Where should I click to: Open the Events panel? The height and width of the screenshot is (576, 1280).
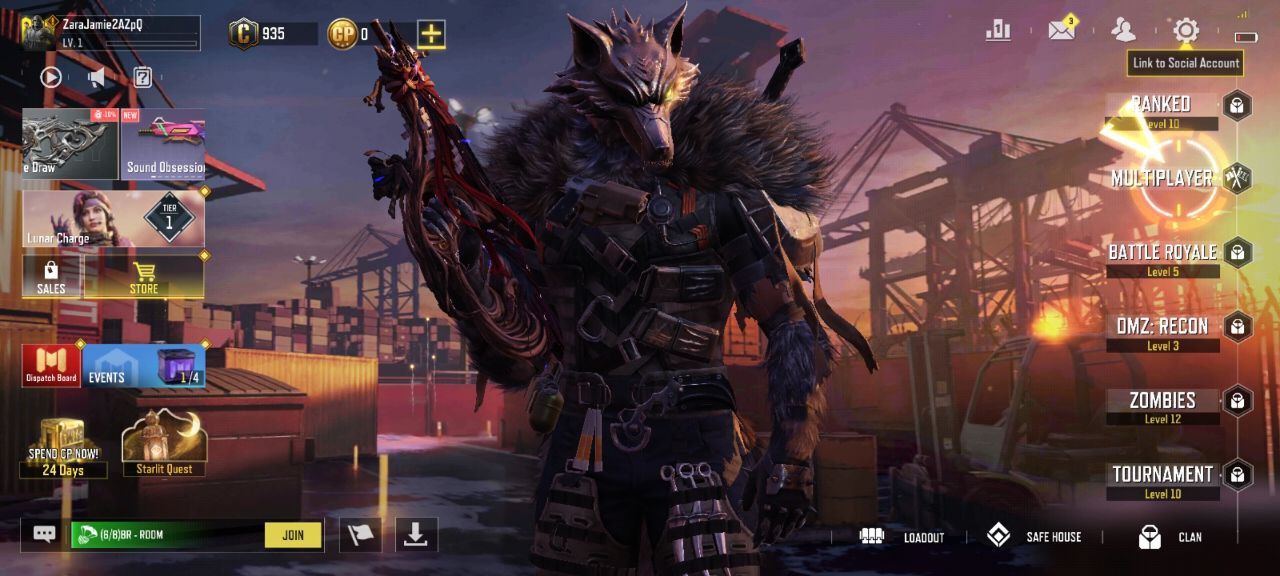144,366
